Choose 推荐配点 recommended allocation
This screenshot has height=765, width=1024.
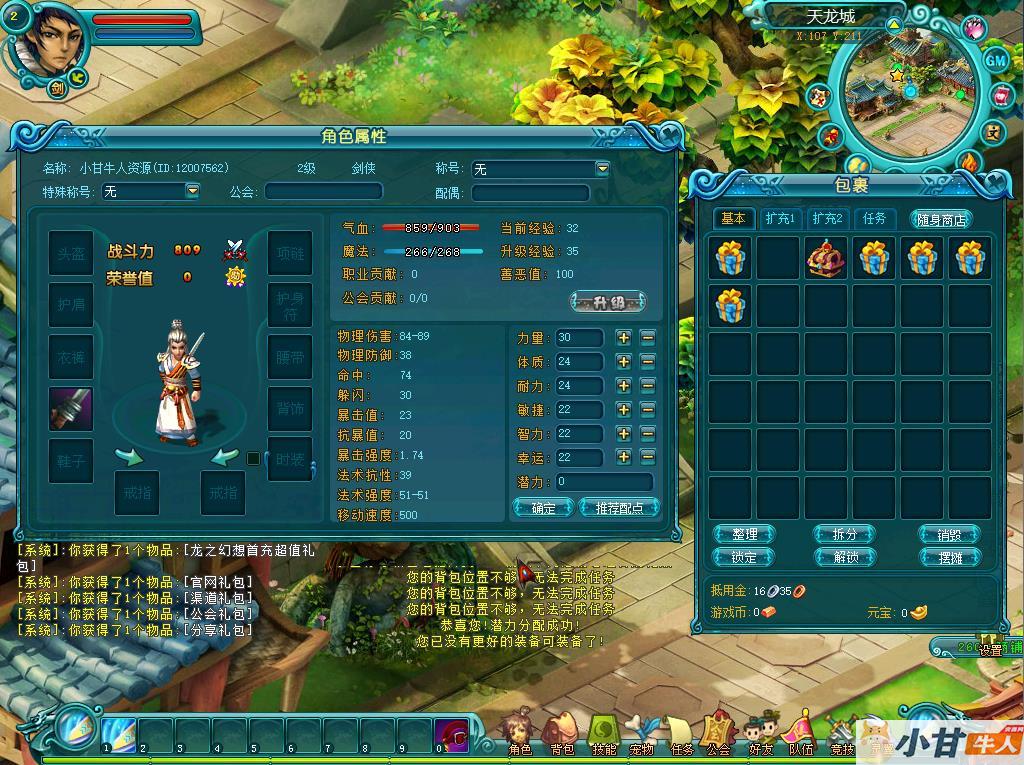coord(619,508)
